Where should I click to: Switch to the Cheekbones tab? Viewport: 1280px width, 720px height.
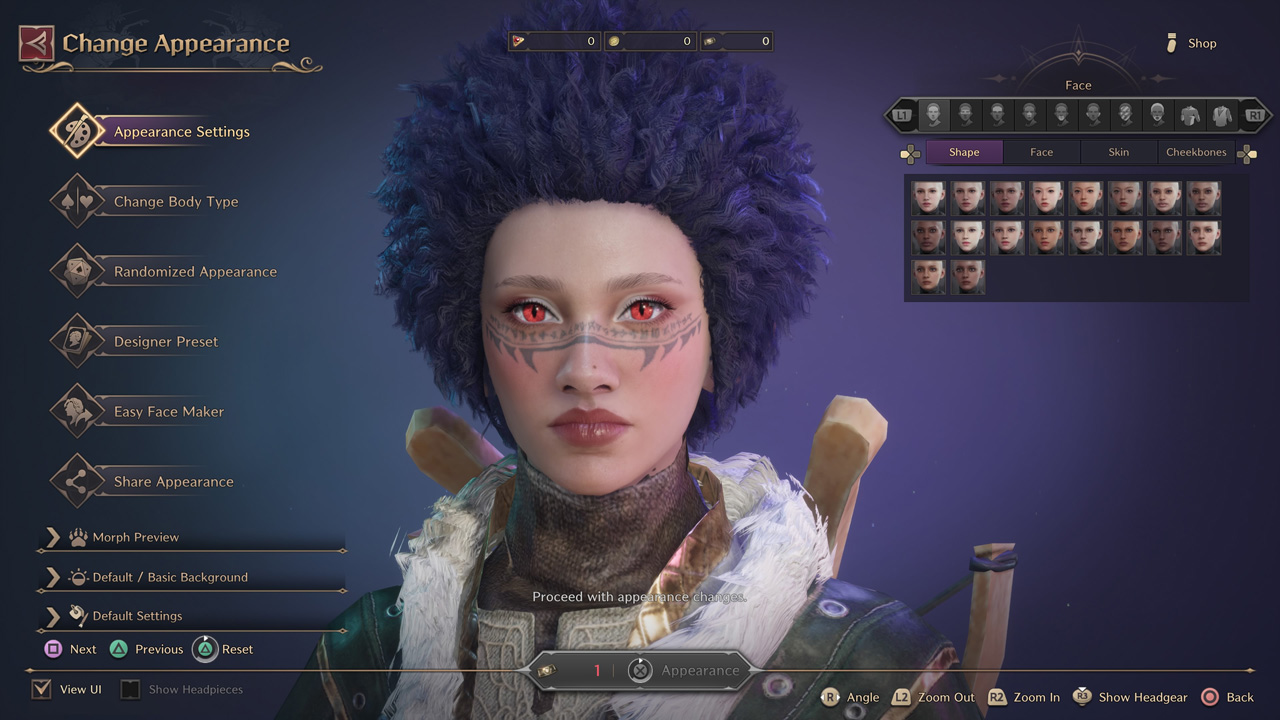coord(1196,152)
